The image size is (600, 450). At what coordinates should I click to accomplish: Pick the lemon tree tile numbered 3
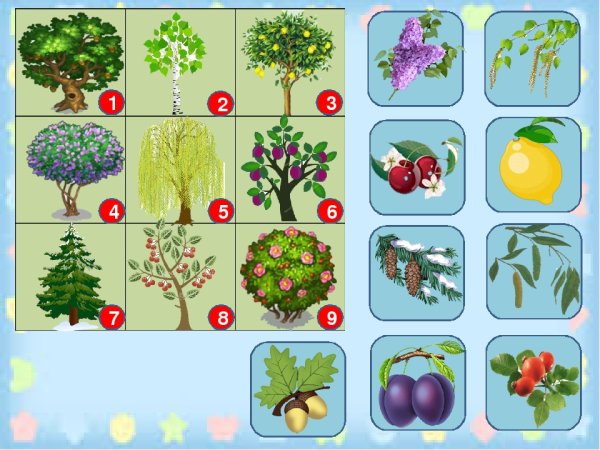(290, 62)
